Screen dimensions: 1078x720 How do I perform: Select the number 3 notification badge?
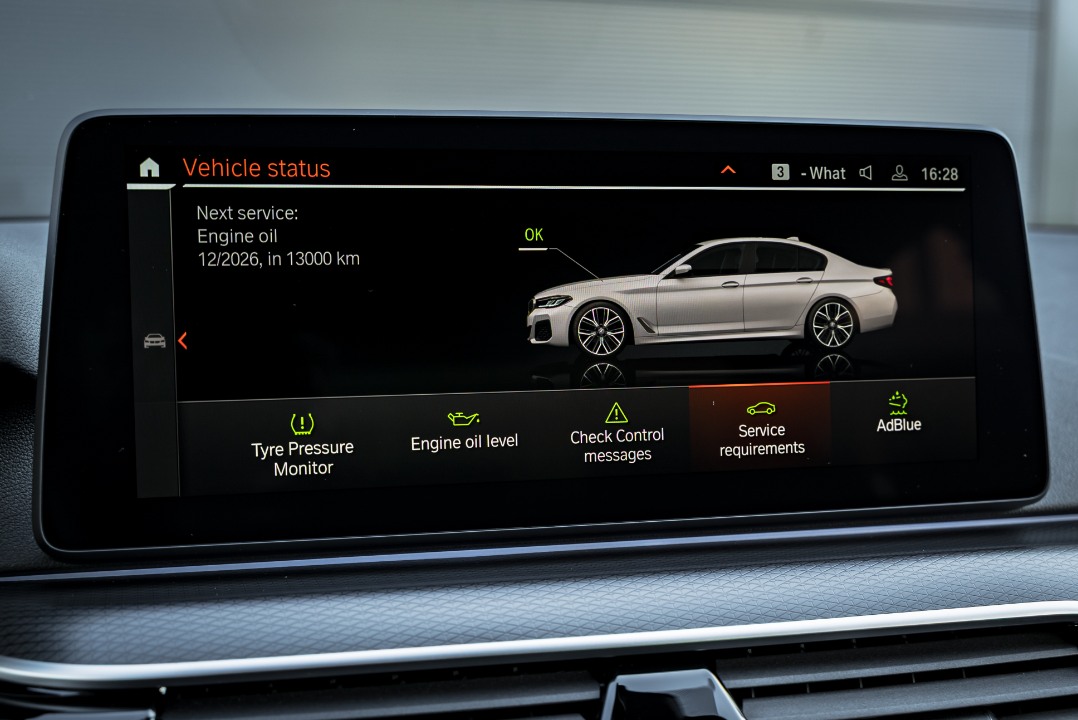point(780,172)
